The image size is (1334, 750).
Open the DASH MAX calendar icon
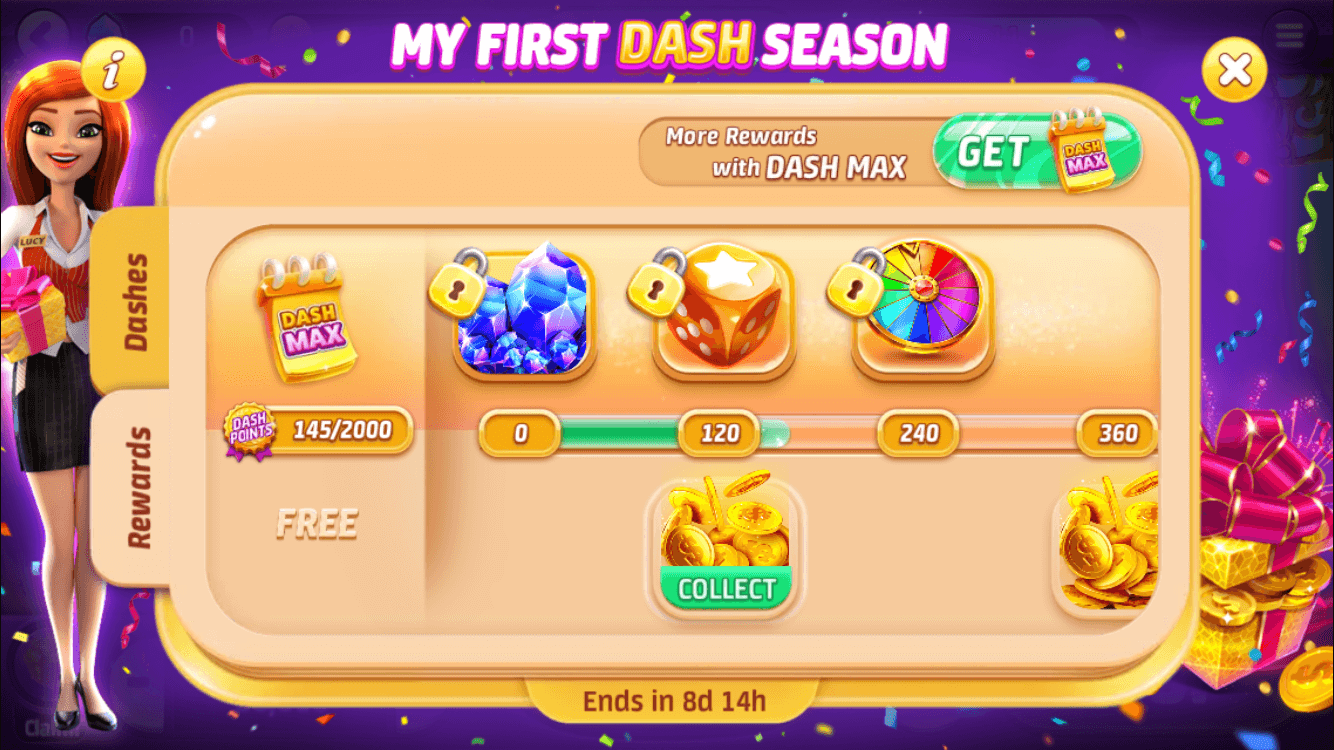310,320
